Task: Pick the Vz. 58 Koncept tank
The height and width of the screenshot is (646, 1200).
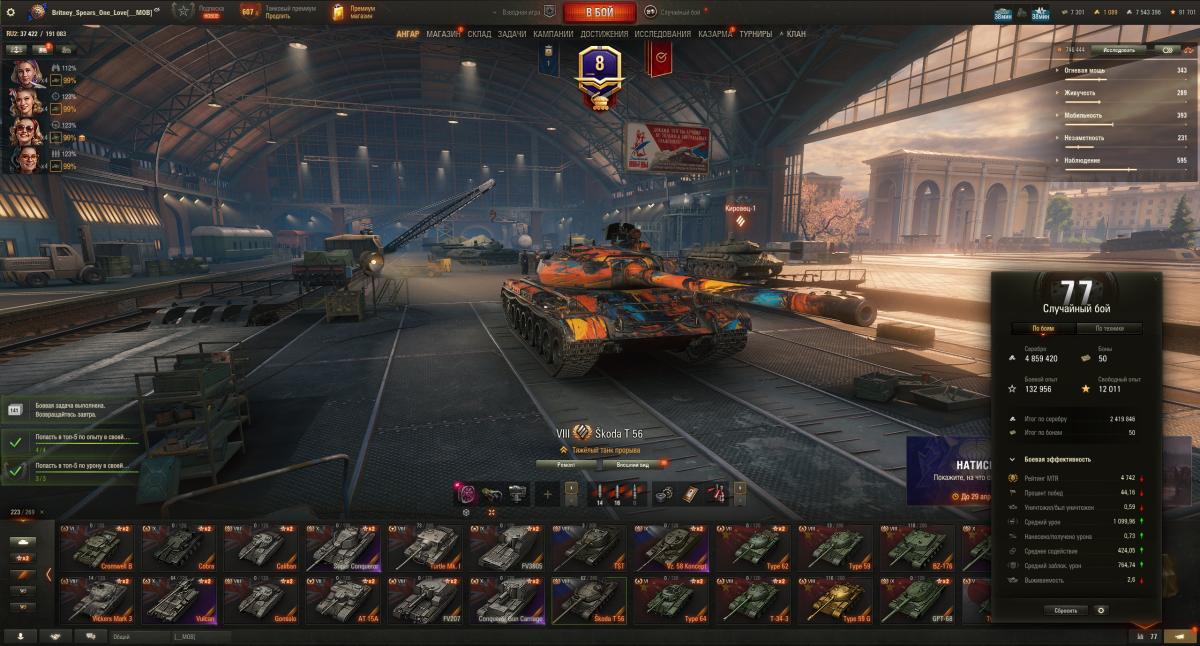Action: click(670, 547)
